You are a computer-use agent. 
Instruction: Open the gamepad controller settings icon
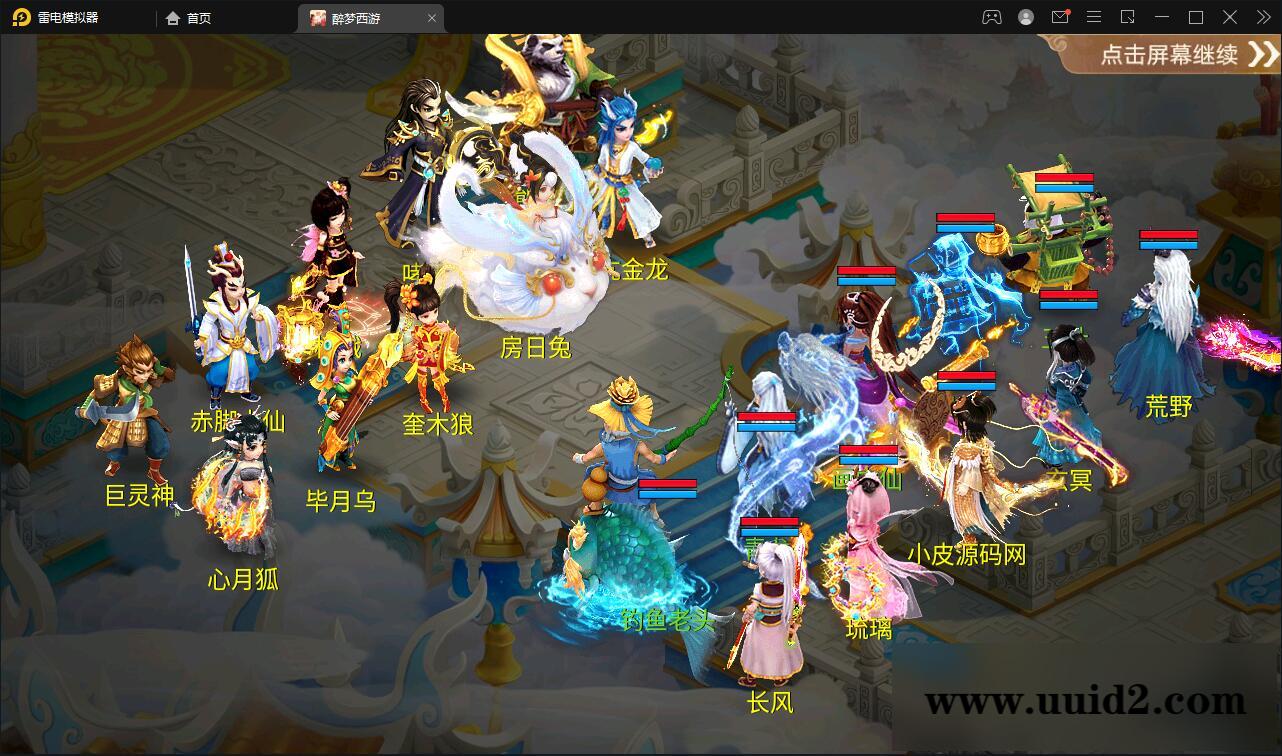click(992, 17)
